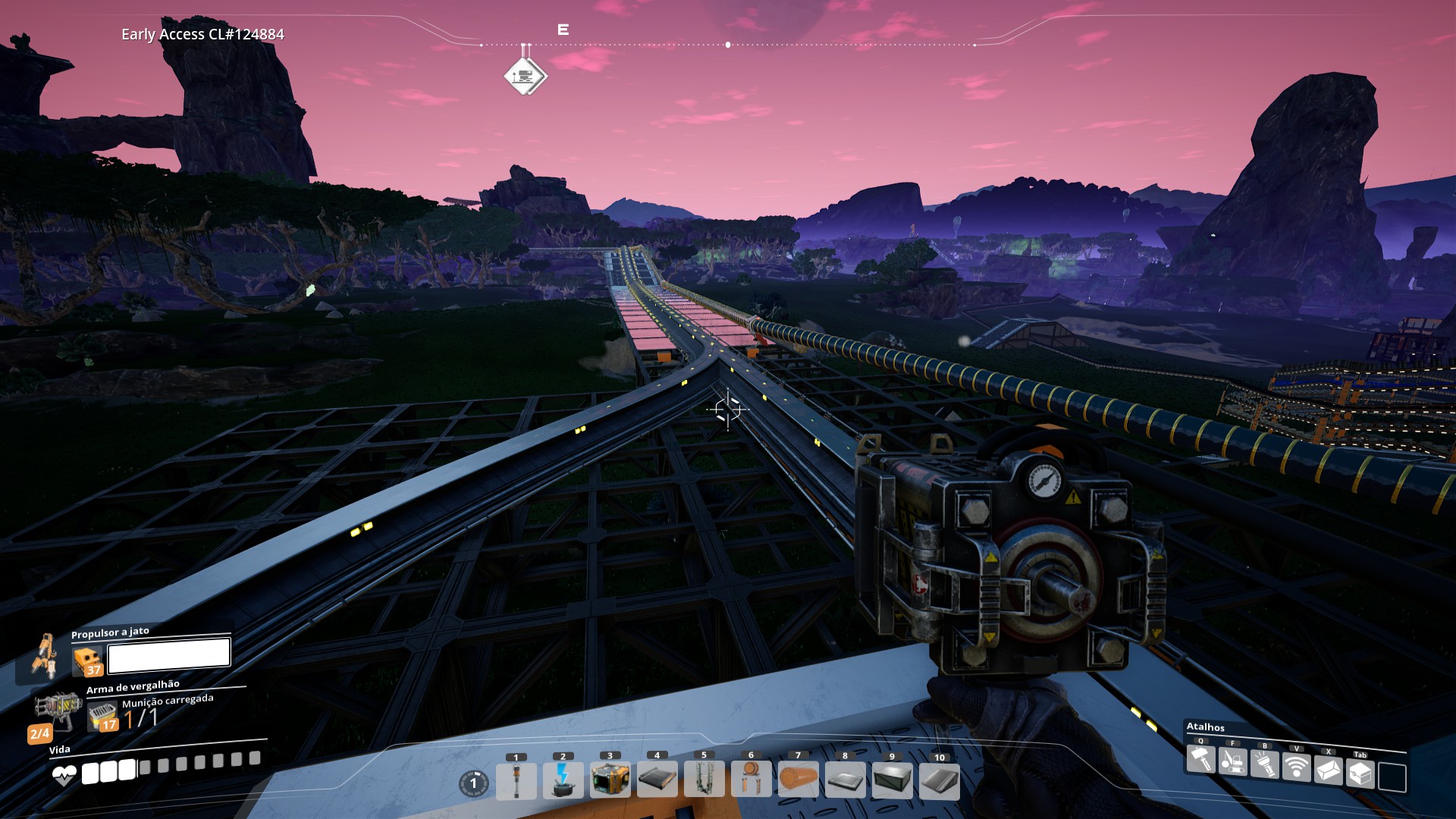Click the rebar gun weapon icon
1456x819 pixels.
58,708
